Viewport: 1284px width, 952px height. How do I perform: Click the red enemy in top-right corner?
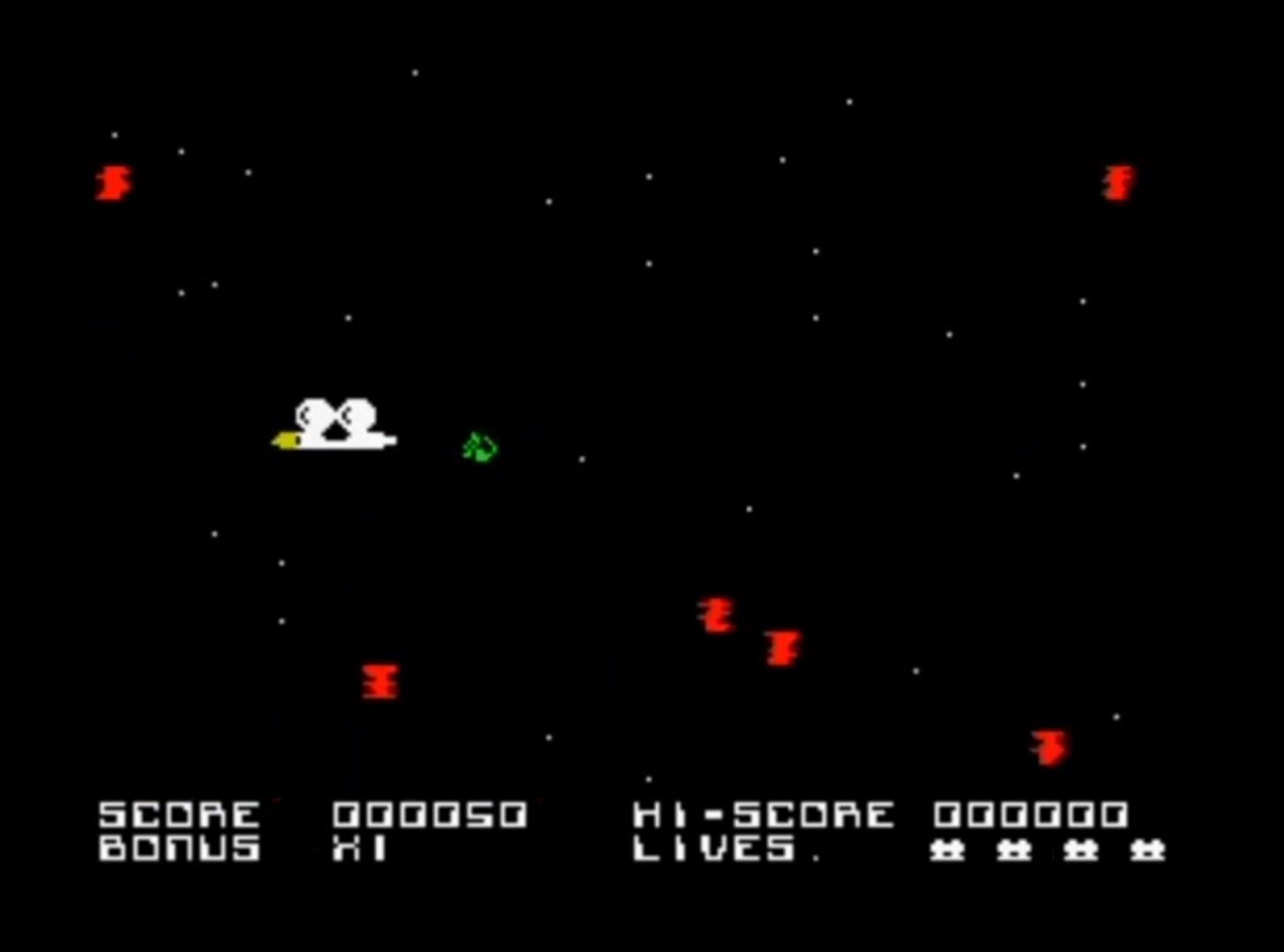[x=1117, y=182]
